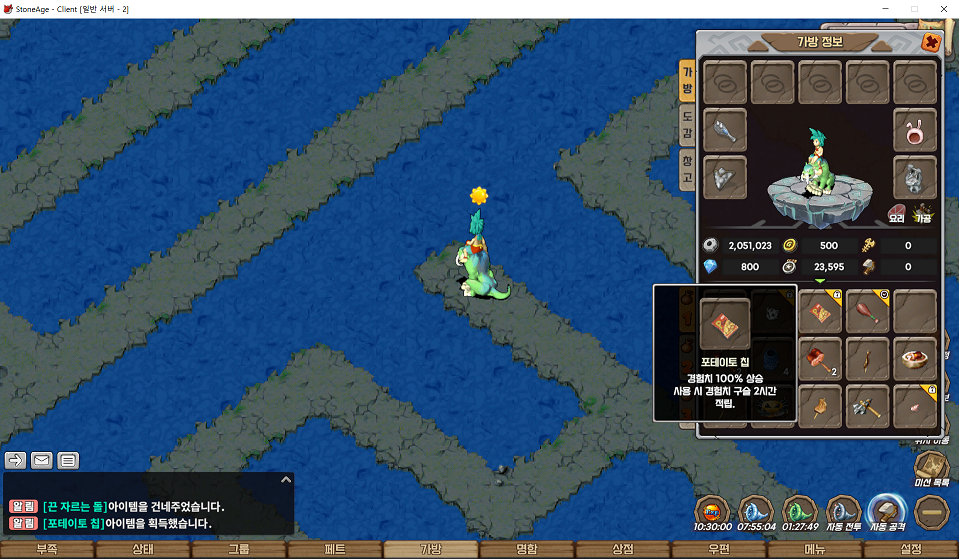Open the 설정 settings menu

[910, 549]
